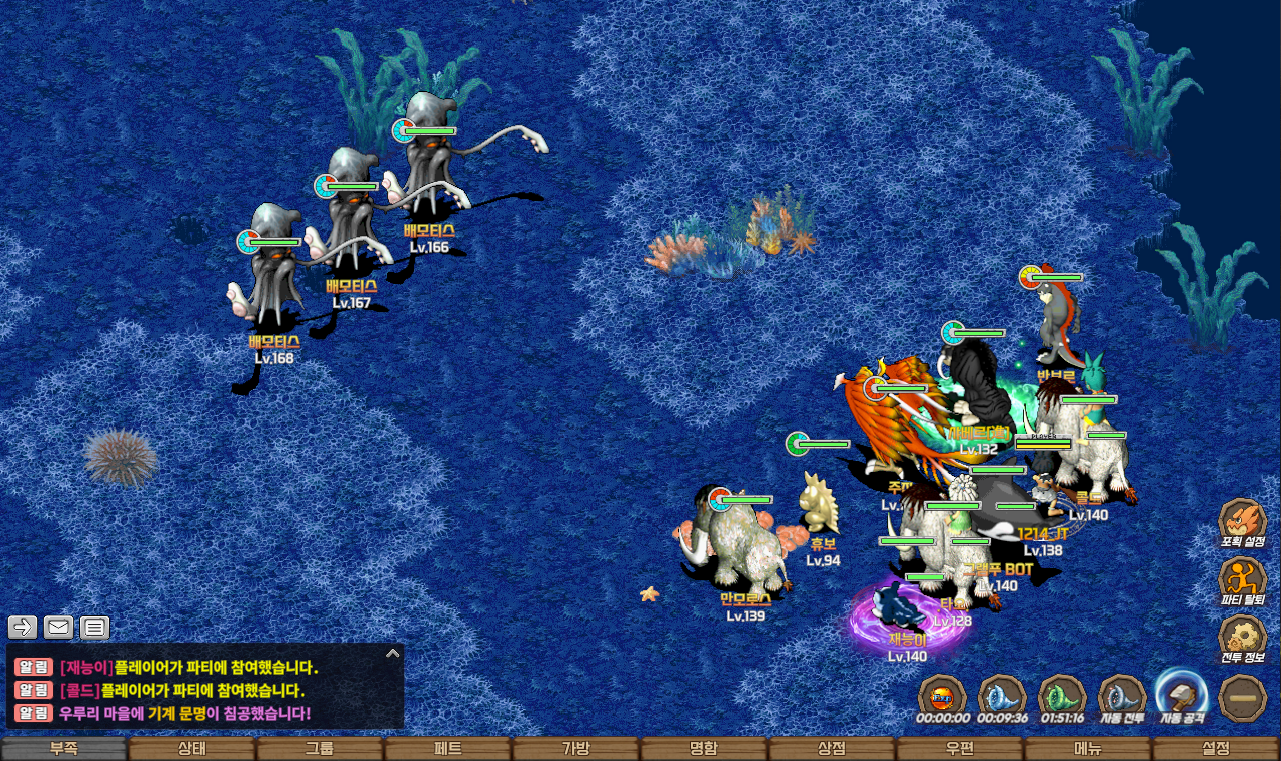
Task: Toggle the 자동 공격 auto attack icon
Action: pos(1183,696)
